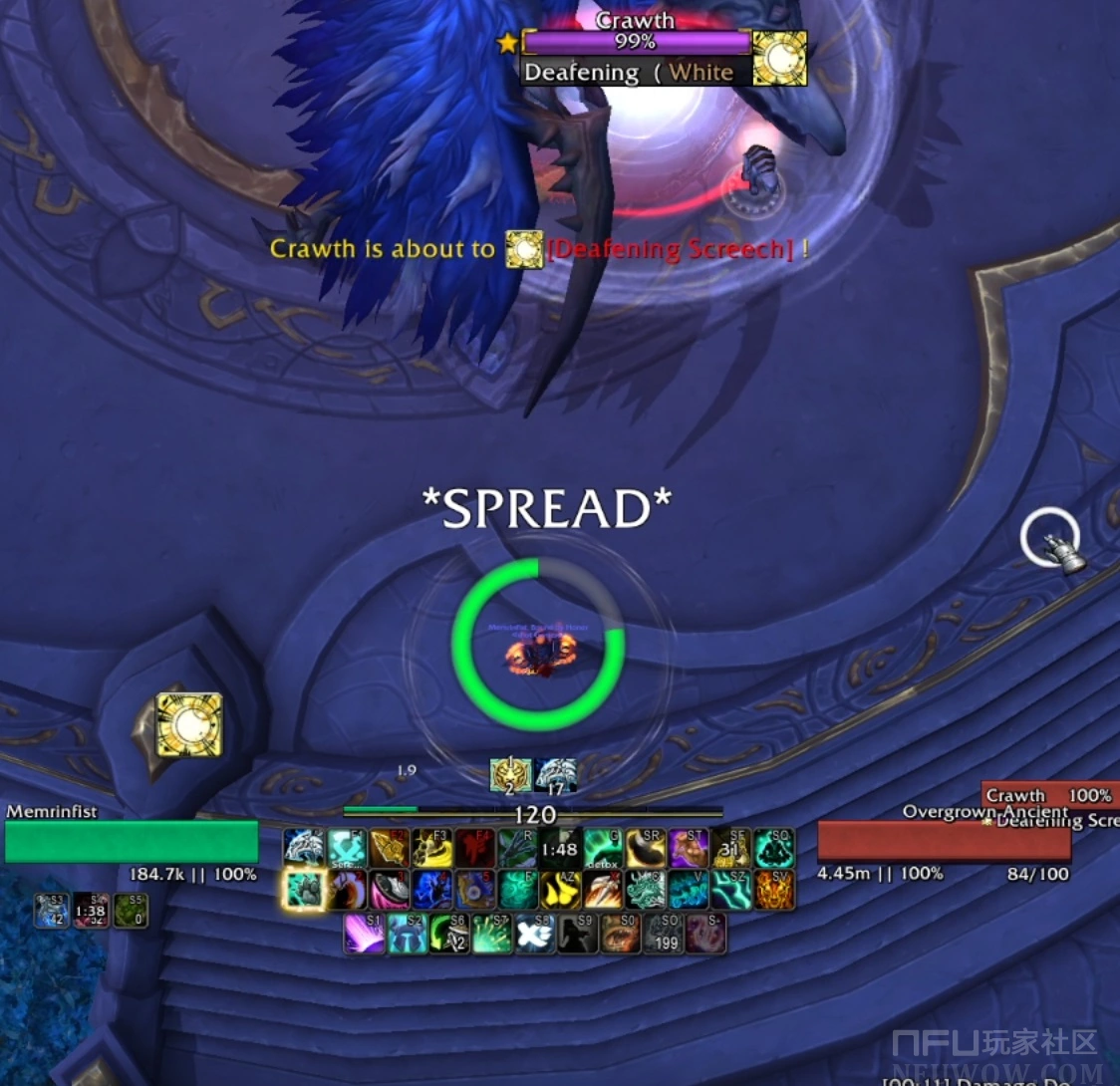The image size is (1120, 1086).
Task: Cast Serenity from the F1 slot
Action: tap(347, 848)
